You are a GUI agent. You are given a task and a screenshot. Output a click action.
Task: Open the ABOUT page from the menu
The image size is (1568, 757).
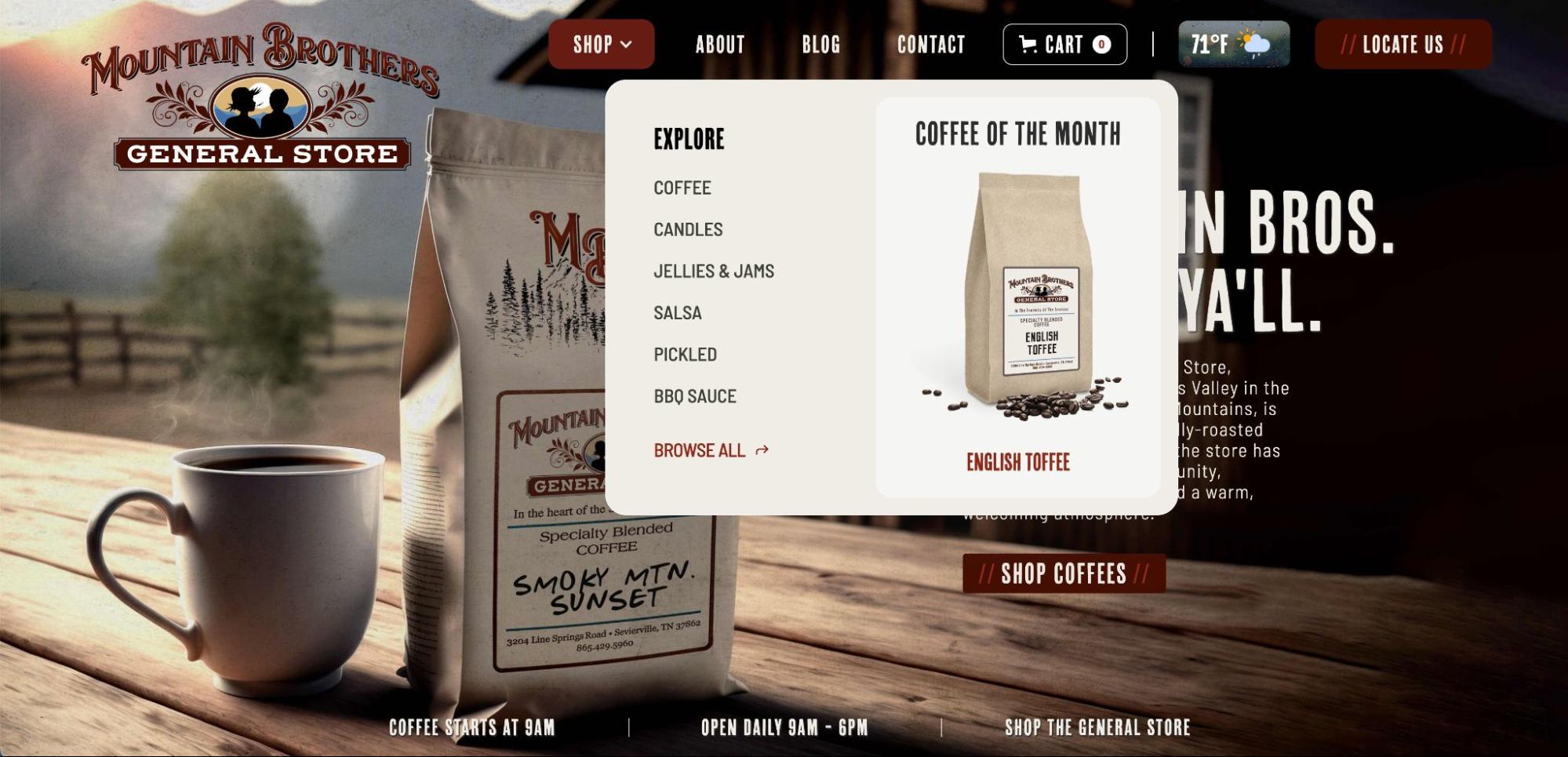click(719, 45)
